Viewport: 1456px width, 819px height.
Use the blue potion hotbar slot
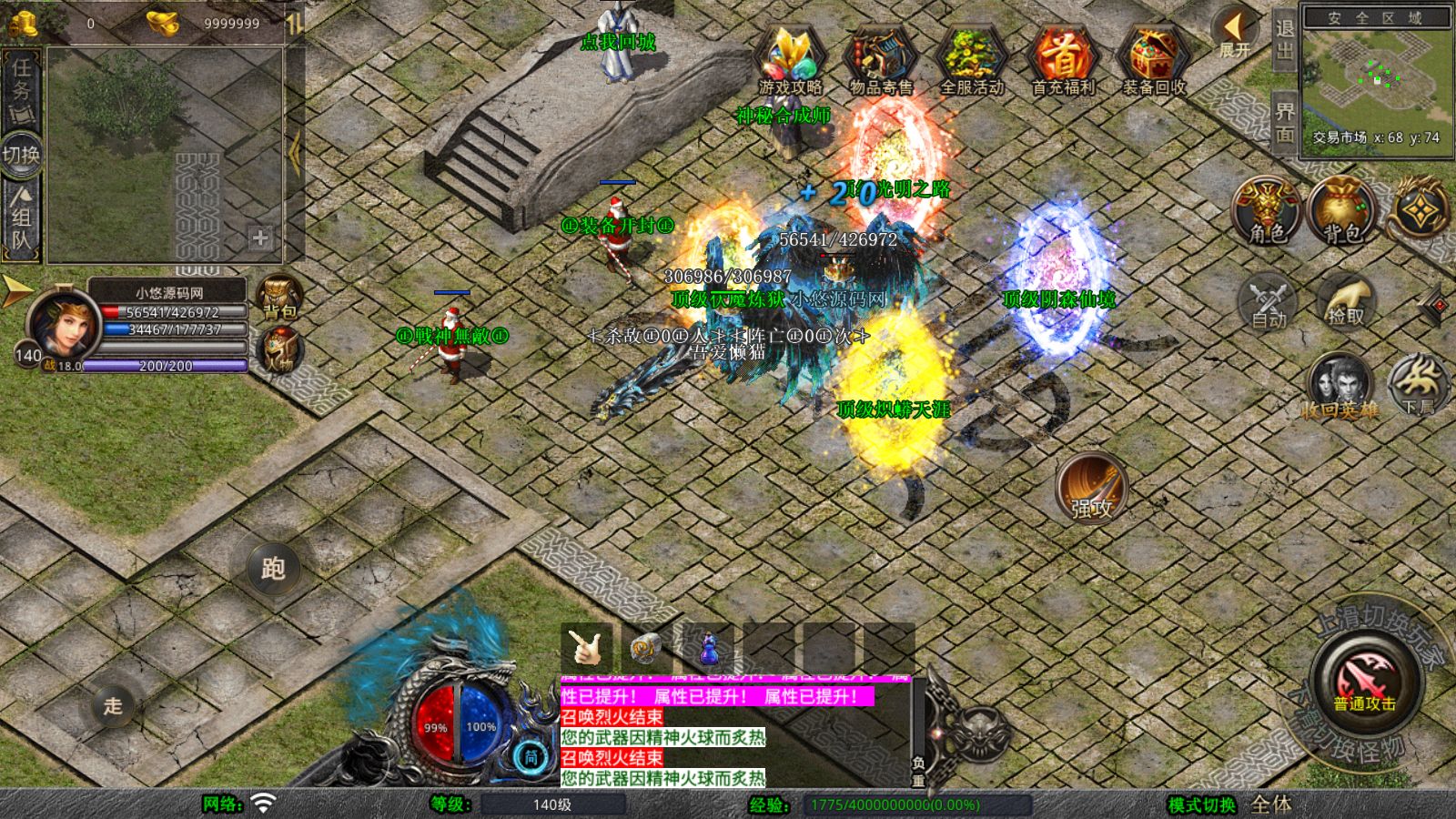point(708,648)
